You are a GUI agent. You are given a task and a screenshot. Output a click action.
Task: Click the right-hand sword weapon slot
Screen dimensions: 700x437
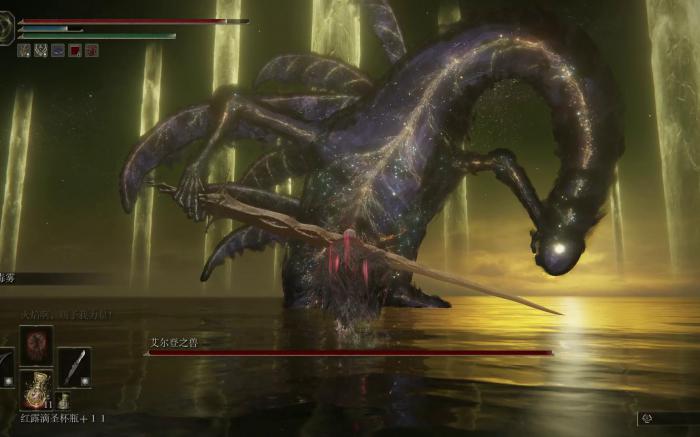tap(74, 366)
